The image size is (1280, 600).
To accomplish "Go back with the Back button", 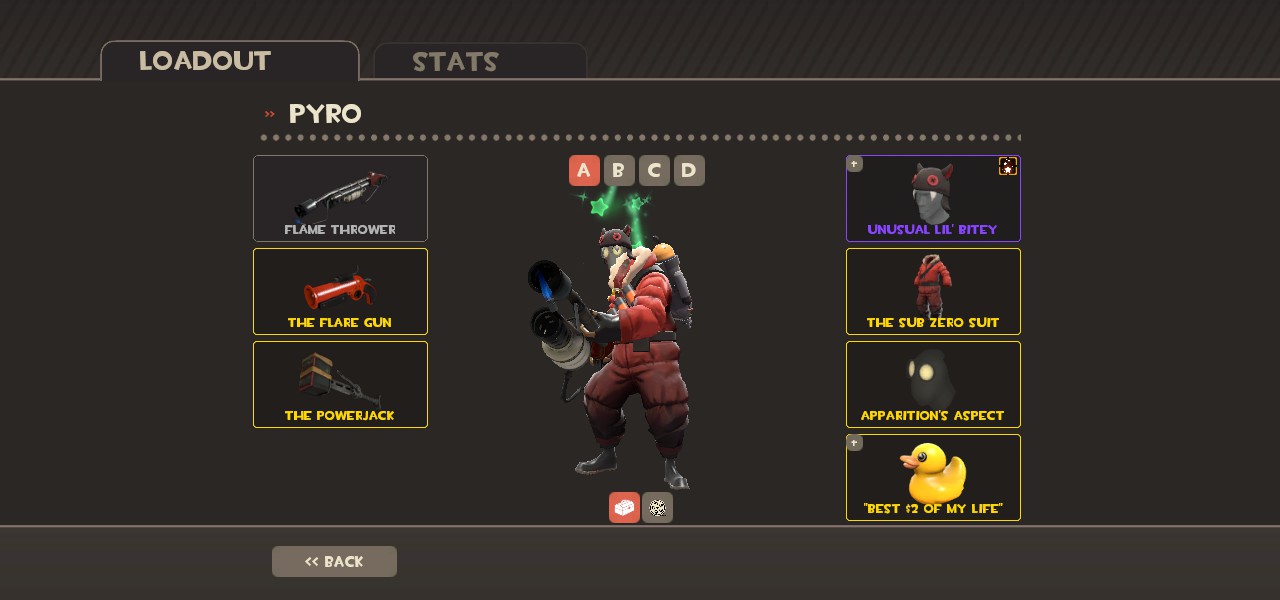I will pos(334,561).
